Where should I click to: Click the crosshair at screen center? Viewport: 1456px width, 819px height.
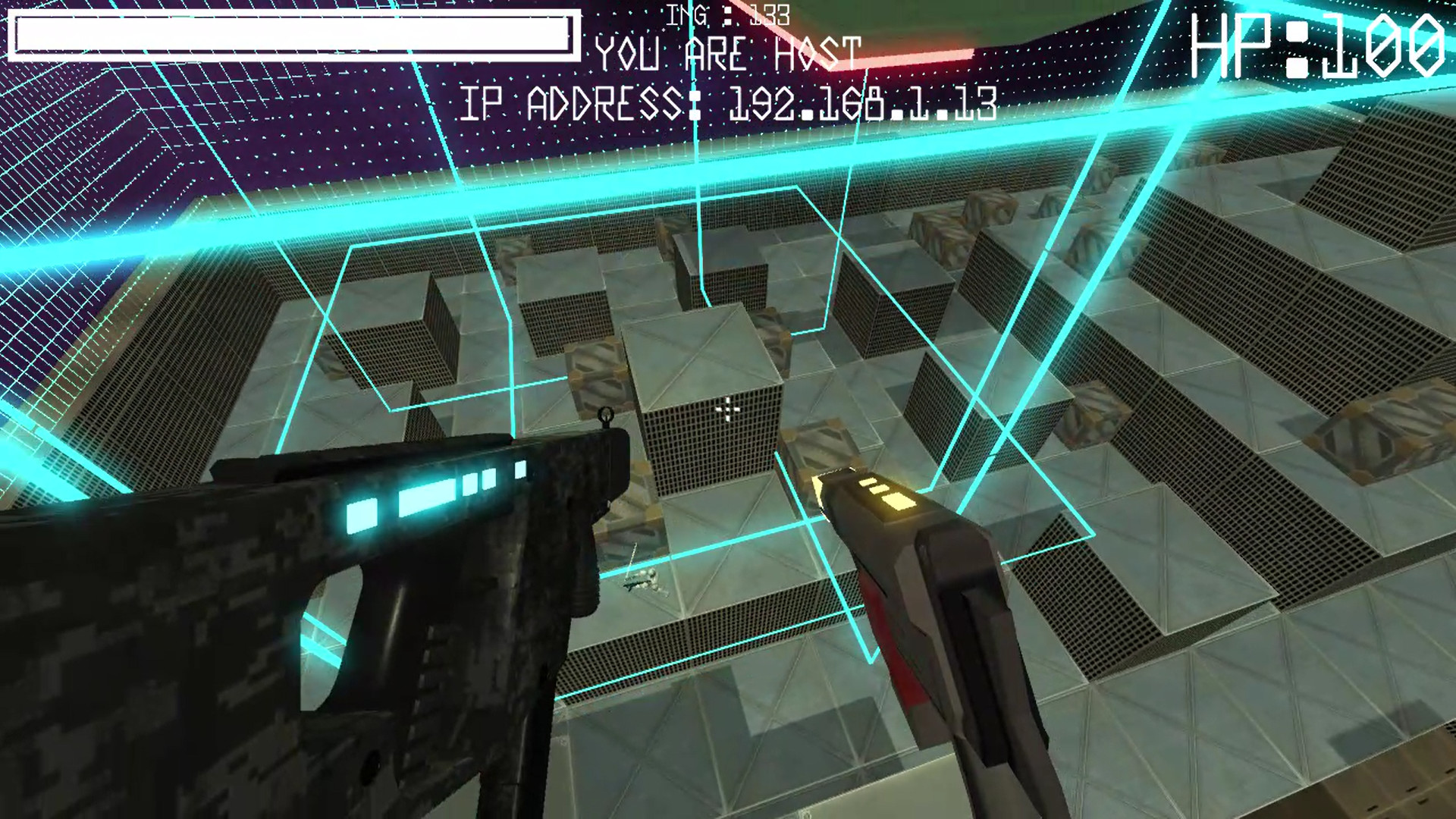coord(726,409)
